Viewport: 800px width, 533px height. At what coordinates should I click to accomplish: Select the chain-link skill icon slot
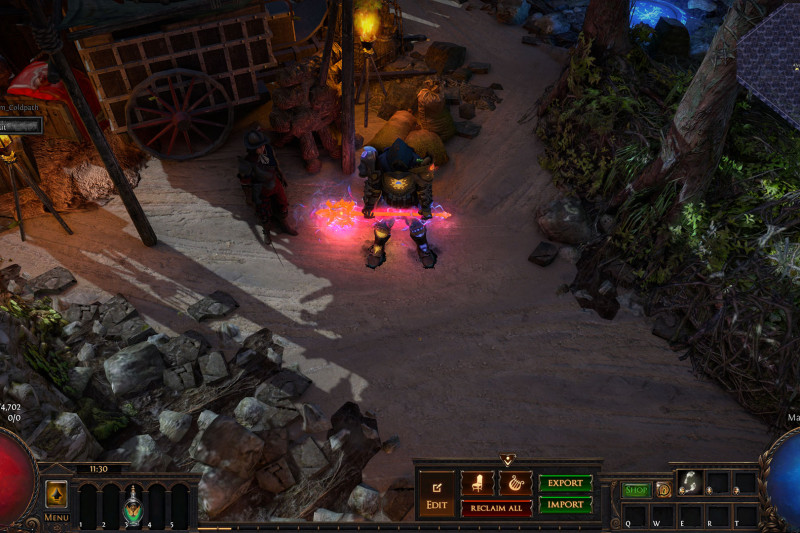[689, 482]
